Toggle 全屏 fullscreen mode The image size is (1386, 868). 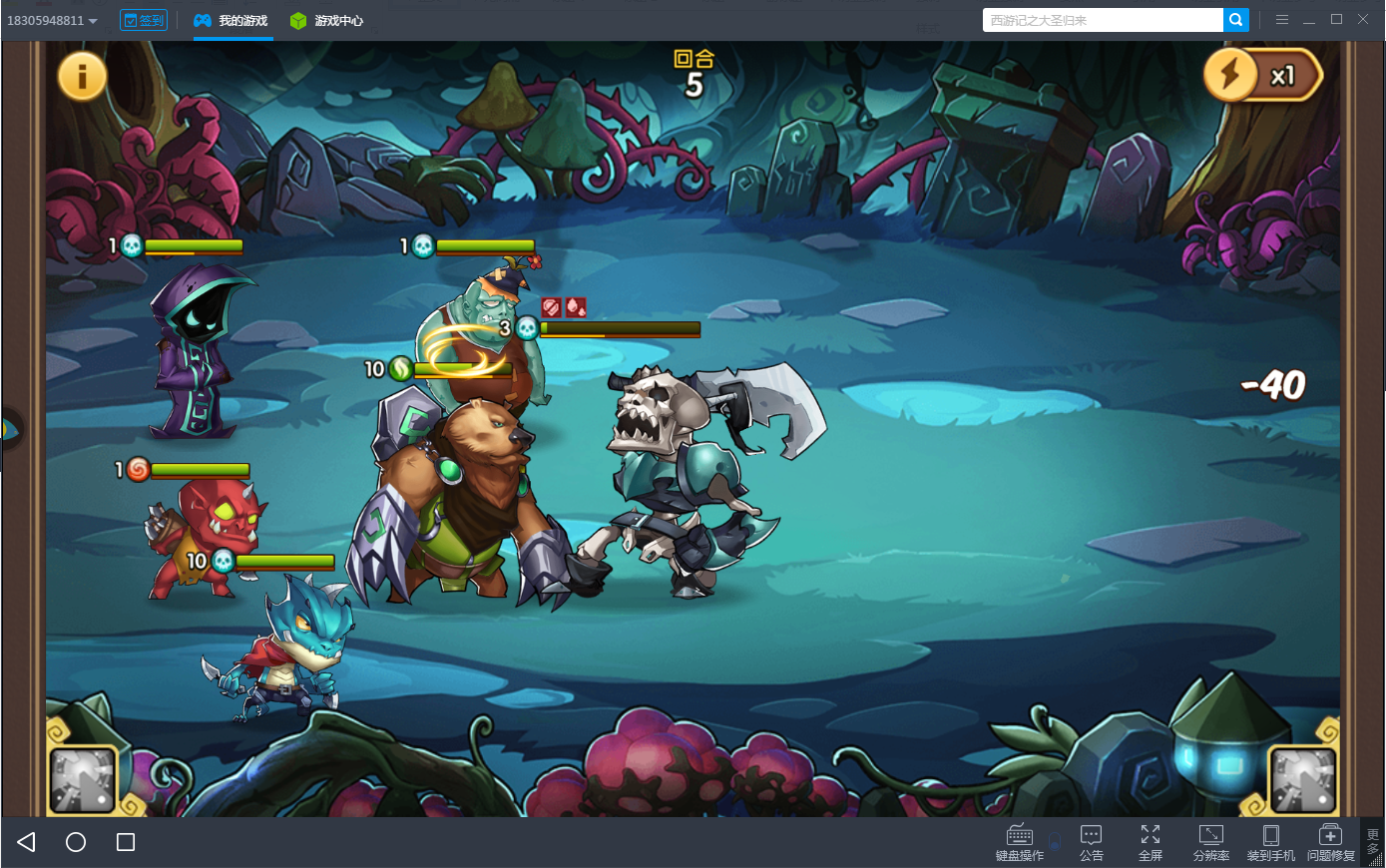pyautogui.click(x=1151, y=842)
